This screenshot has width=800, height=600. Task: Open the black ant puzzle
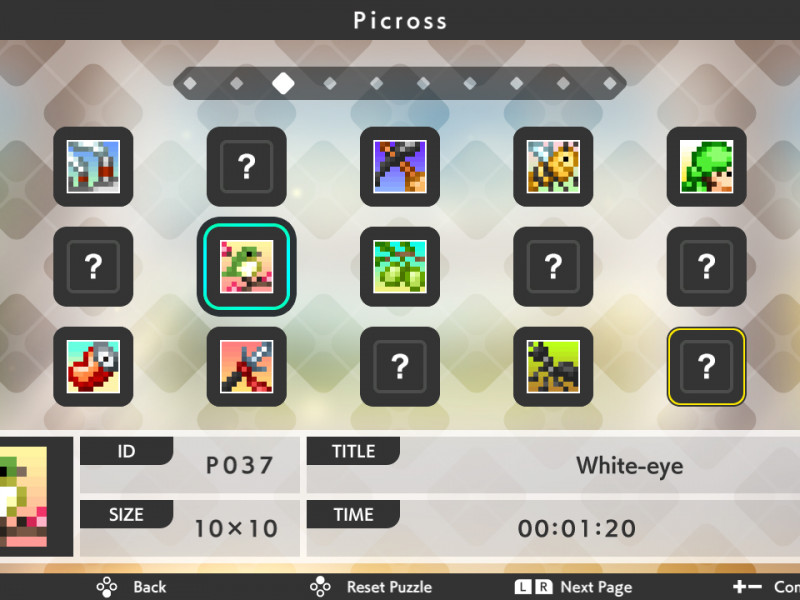tap(553, 367)
